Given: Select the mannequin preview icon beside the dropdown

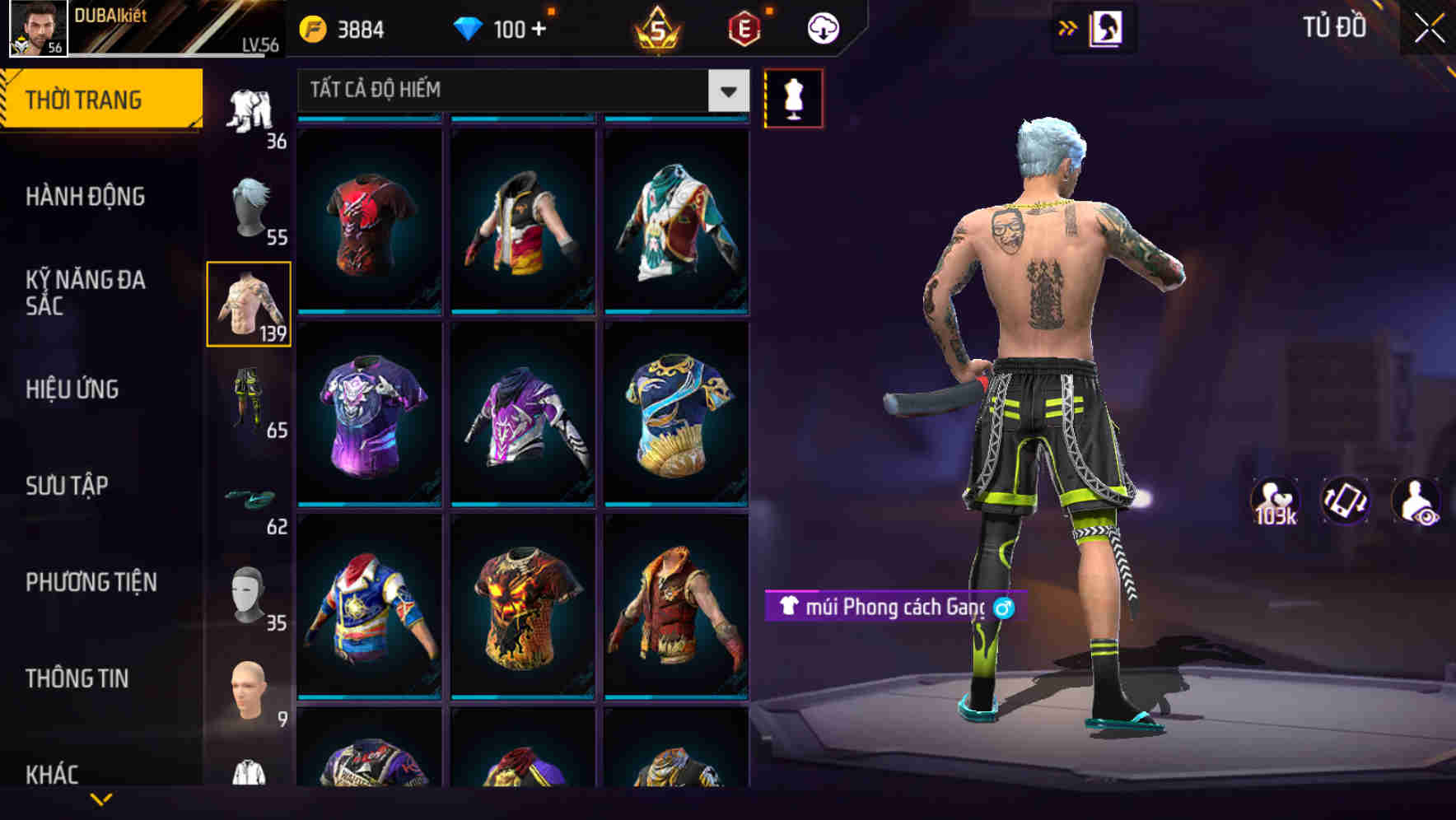Looking at the screenshot, I should click(x=793, y=97).
